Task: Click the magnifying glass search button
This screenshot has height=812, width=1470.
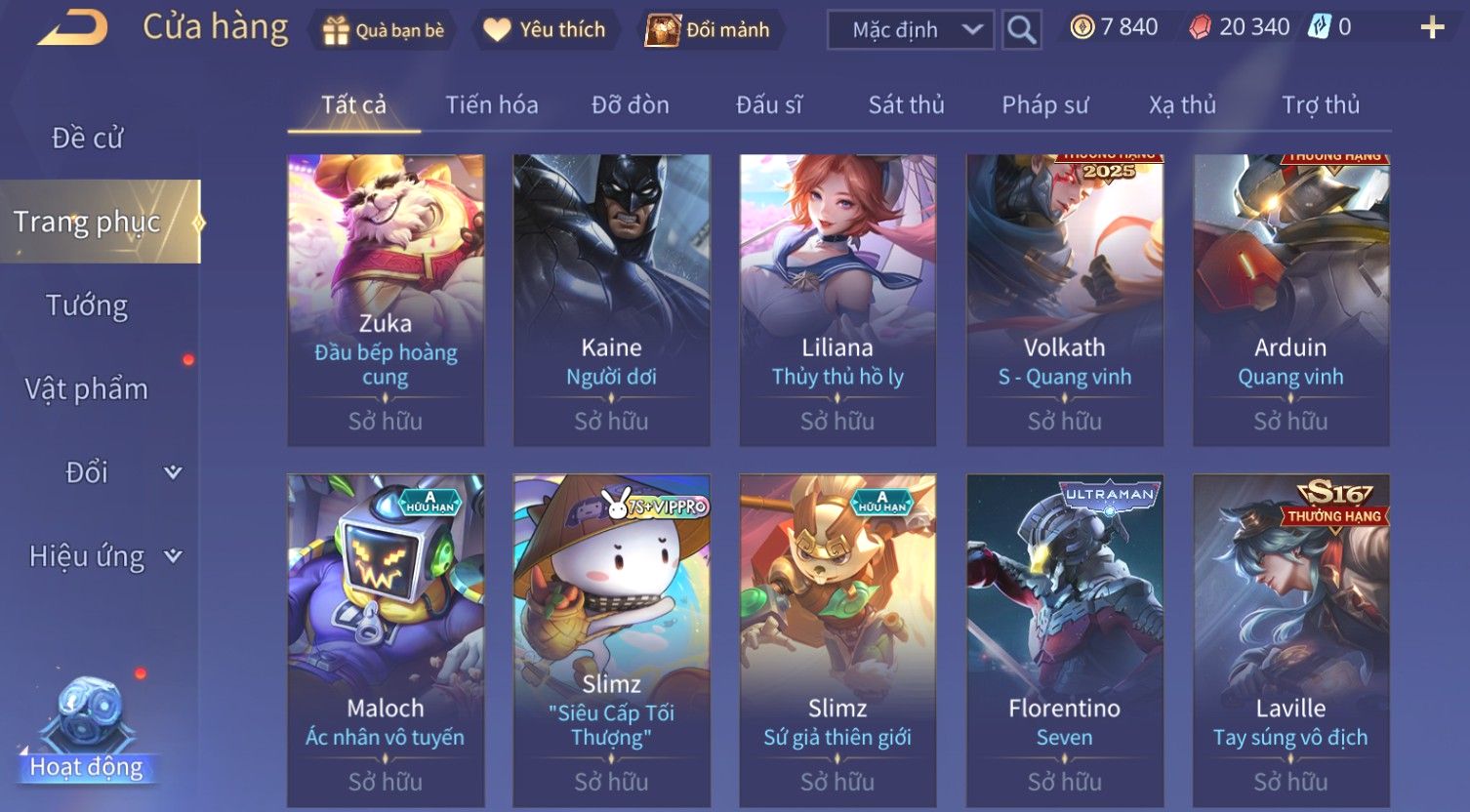Action: [1021, 30]
